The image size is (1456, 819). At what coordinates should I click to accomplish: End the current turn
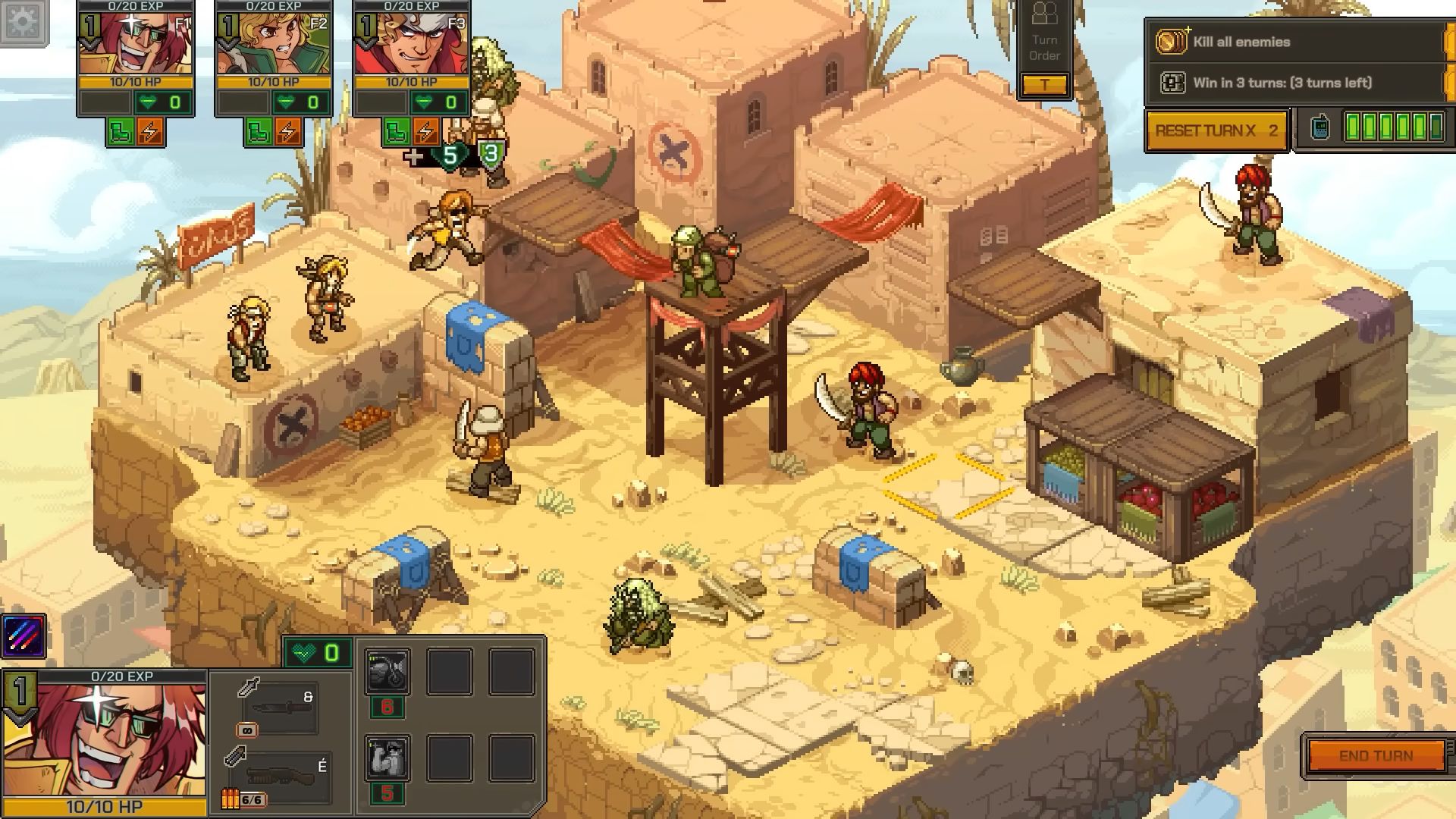click(x=1376, y=755)
